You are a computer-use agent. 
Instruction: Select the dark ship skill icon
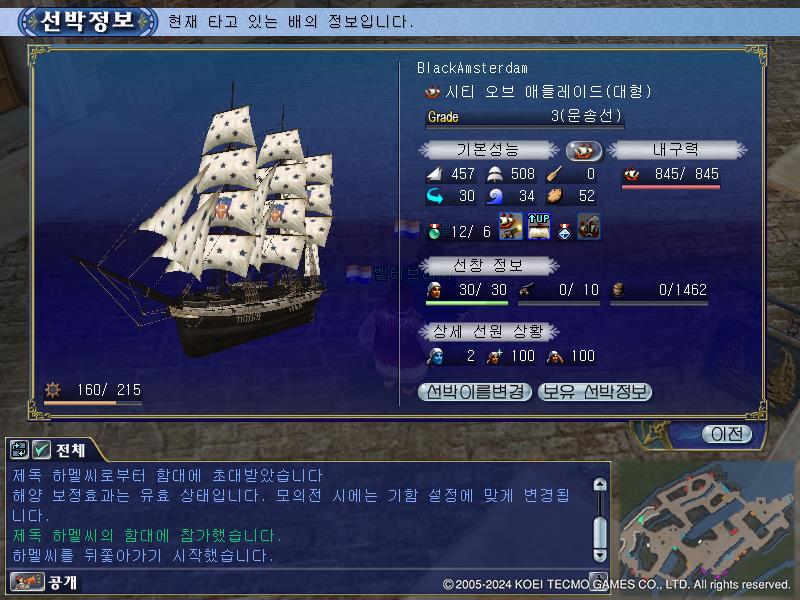click(589, 227)
